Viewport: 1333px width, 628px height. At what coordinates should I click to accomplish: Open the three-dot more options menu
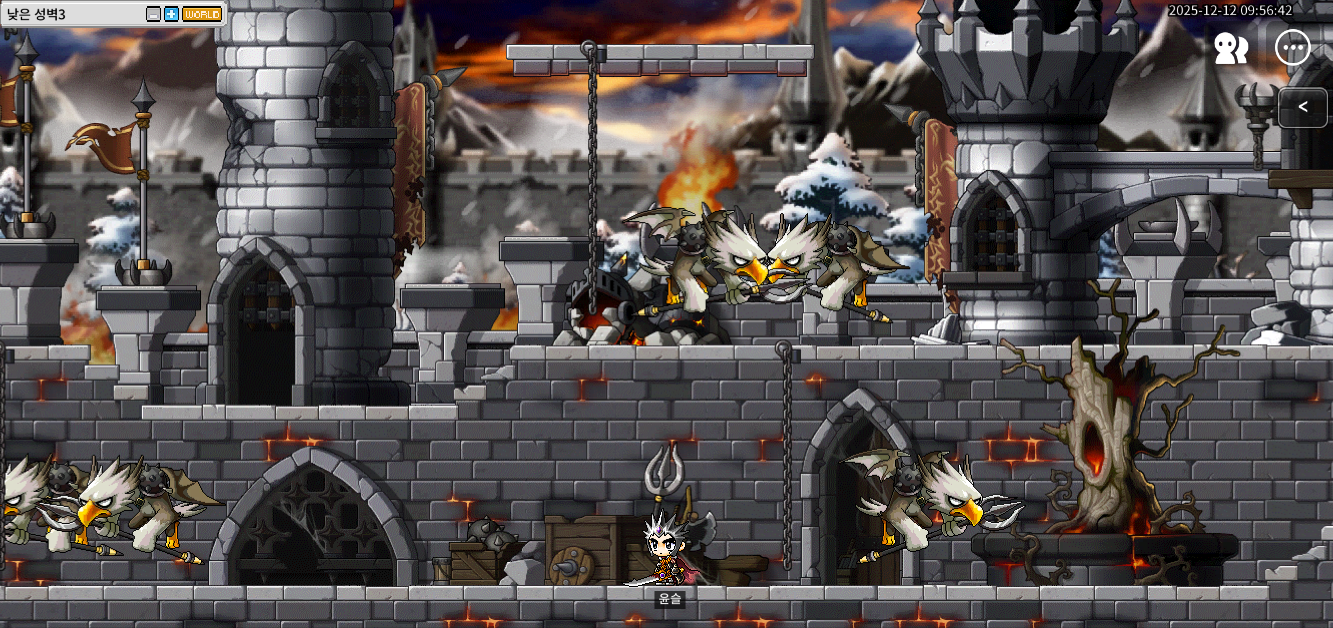click(x=1293, y=47)
